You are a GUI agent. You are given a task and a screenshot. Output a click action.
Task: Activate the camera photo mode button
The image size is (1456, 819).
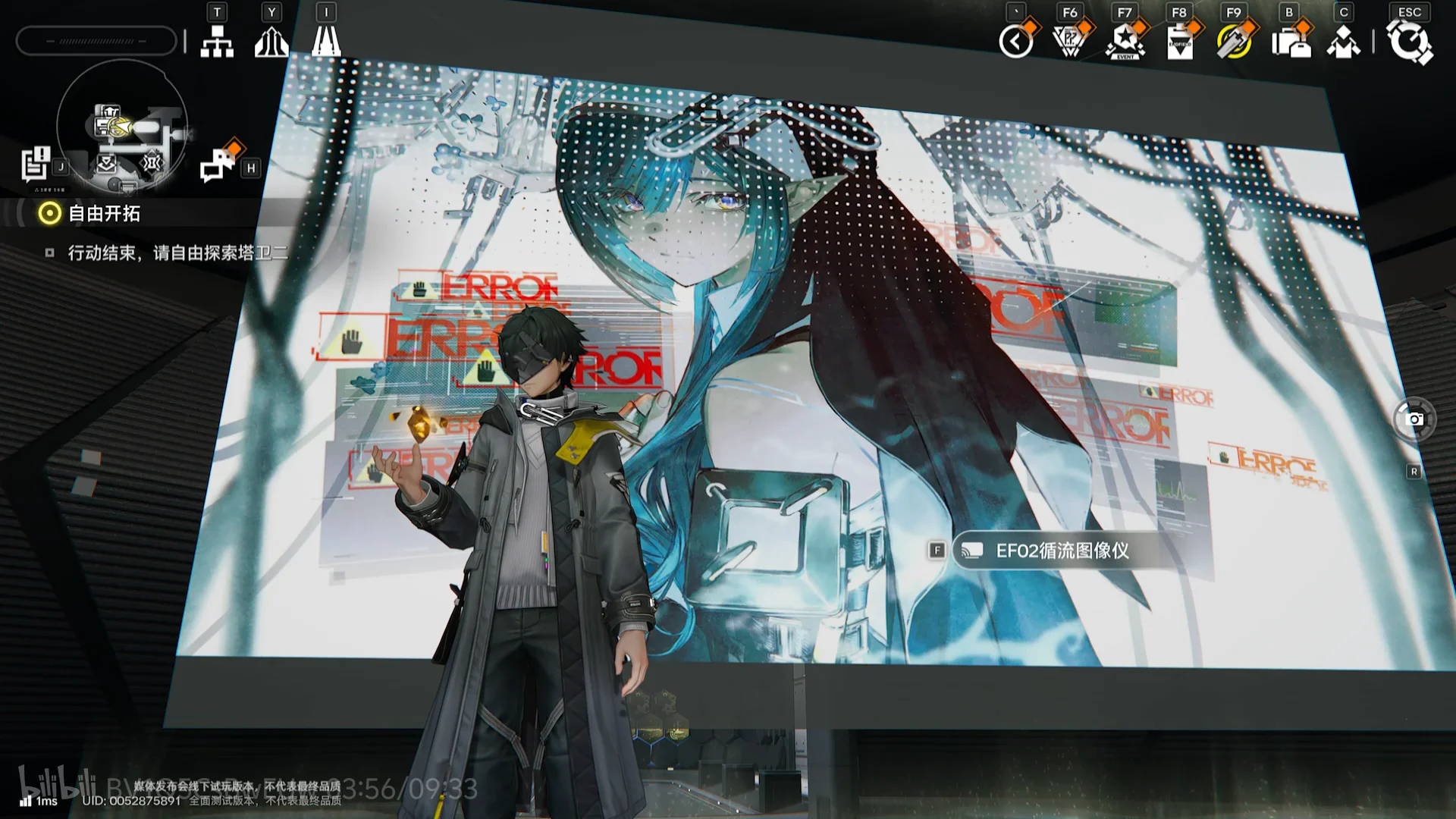click(x=1414, y=419)
